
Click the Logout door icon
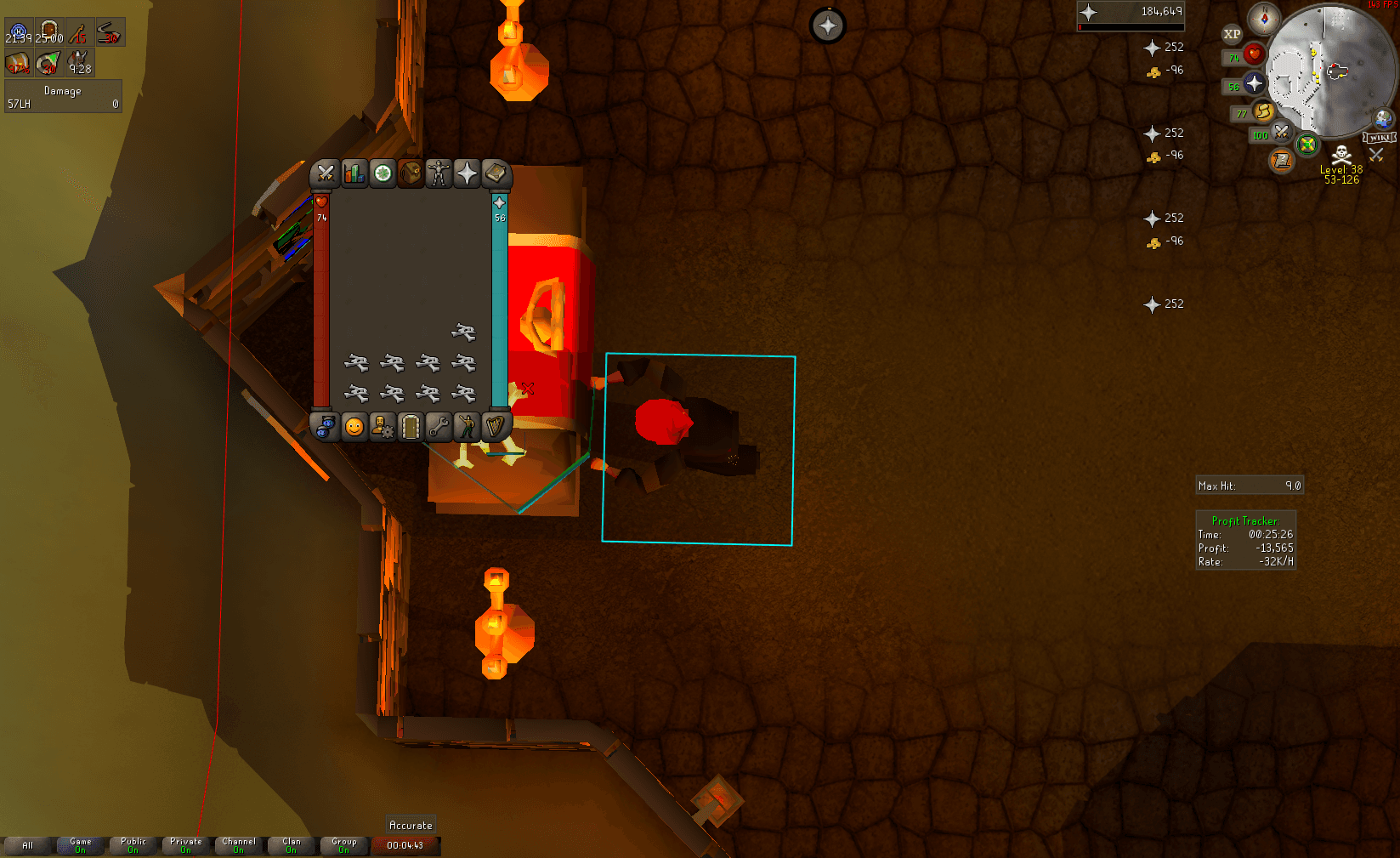[411, 427]
